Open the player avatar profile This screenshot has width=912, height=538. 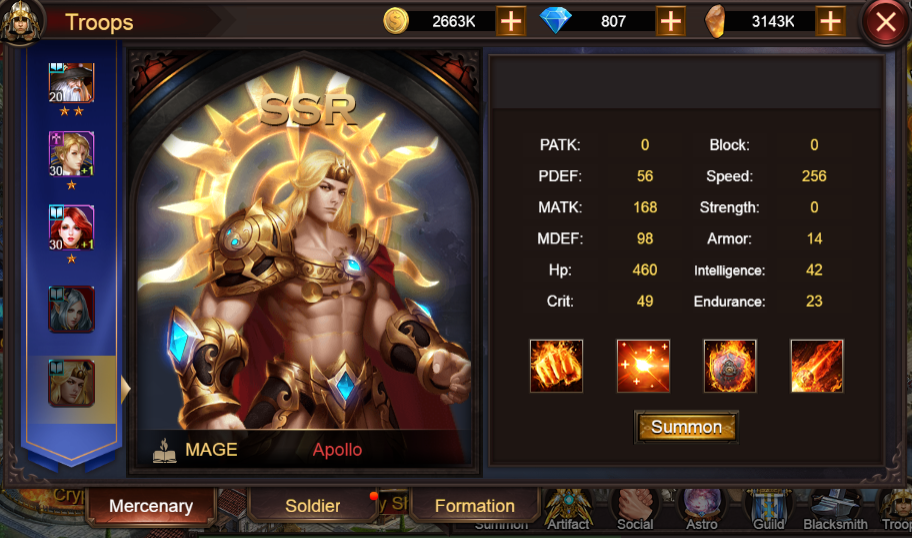coord(21,21)
